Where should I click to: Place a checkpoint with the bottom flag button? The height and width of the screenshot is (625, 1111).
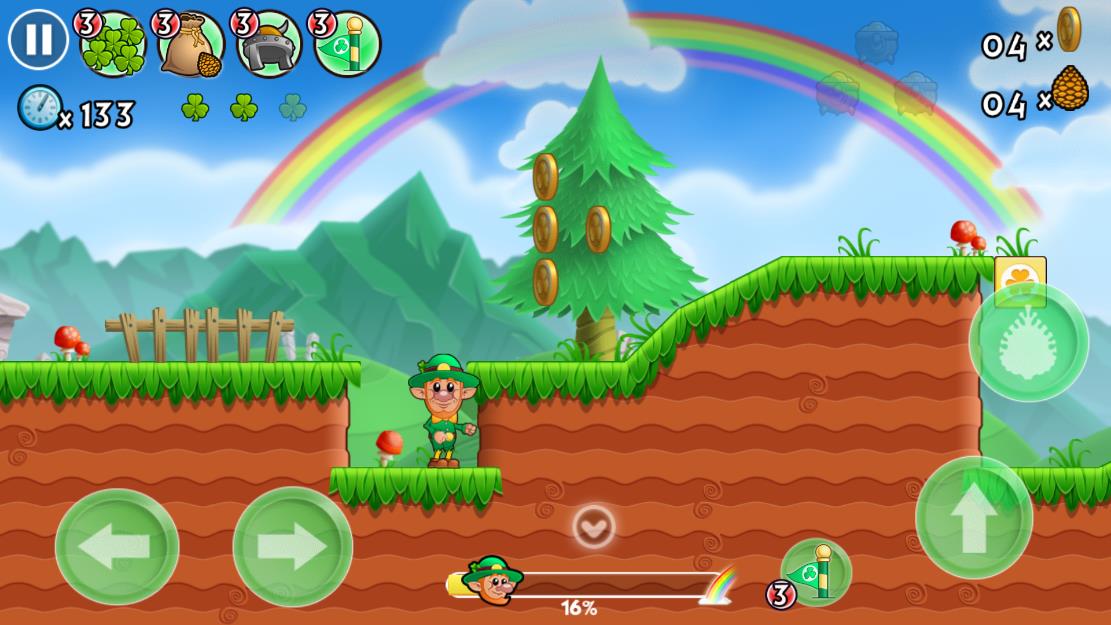pos(815,572)
